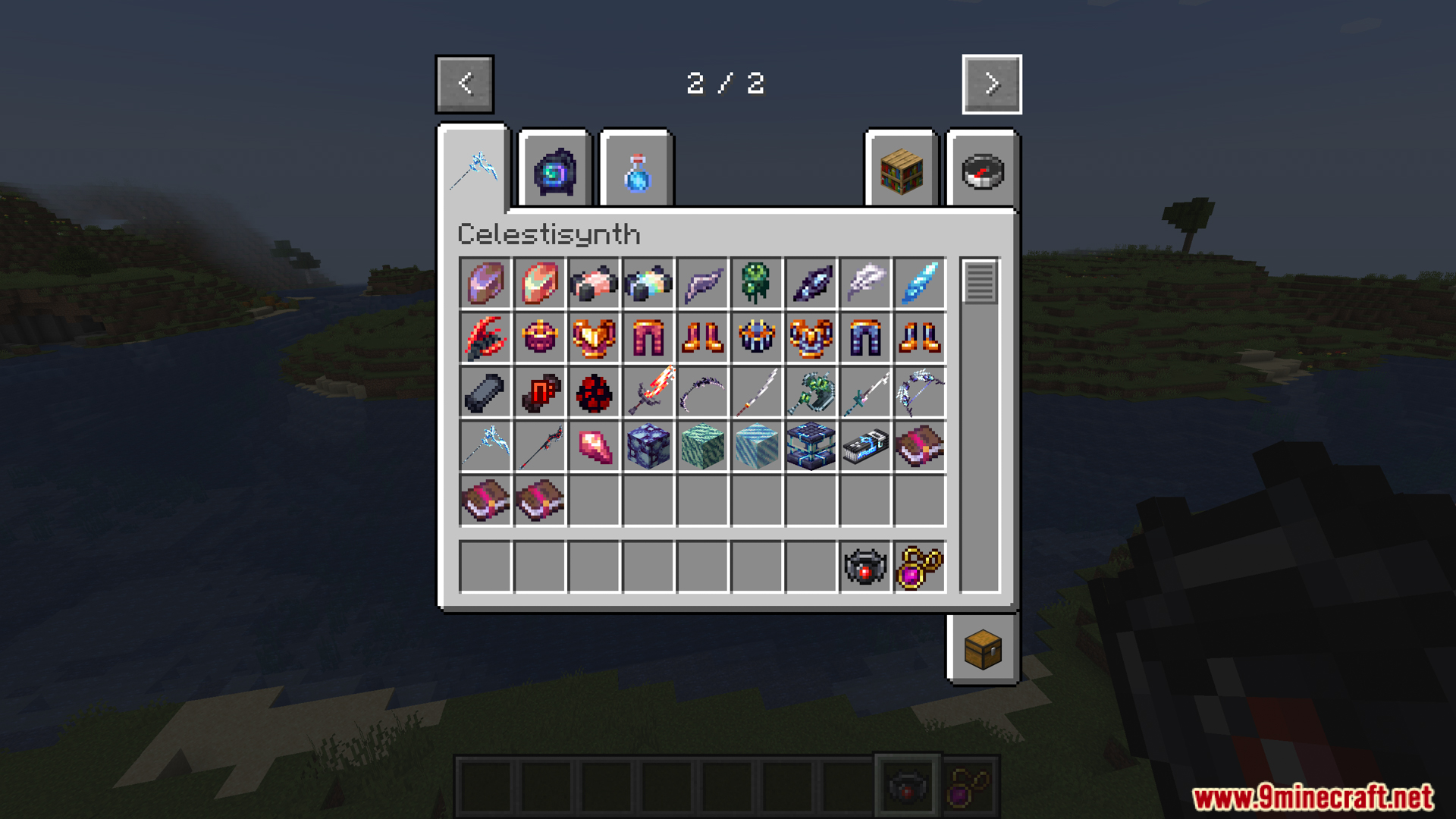This screenshot has width=1456, height=819.
Task: Pick the white katana blade
Action: 757,393
